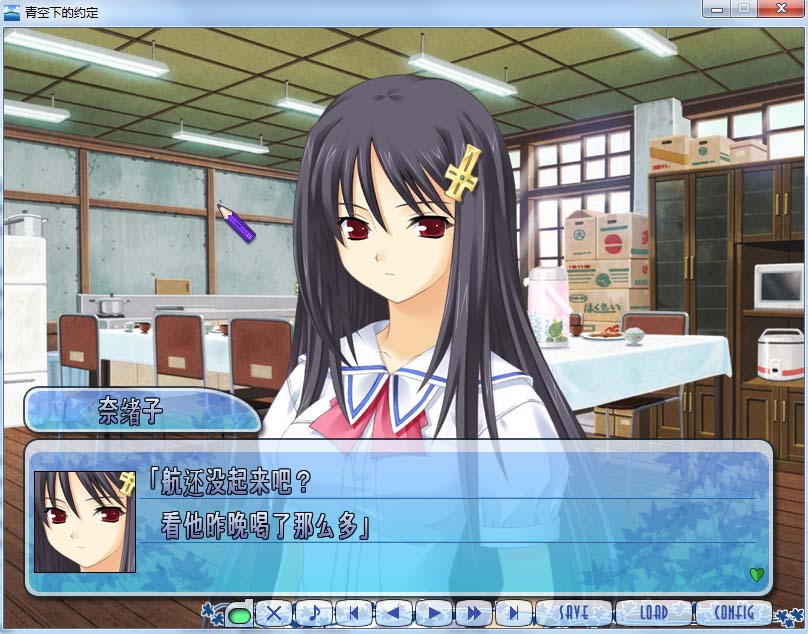This screenshot has height=634, width=808.
Task: Jump back with the skip-to-previous button
Action: (x=354, y=613)
